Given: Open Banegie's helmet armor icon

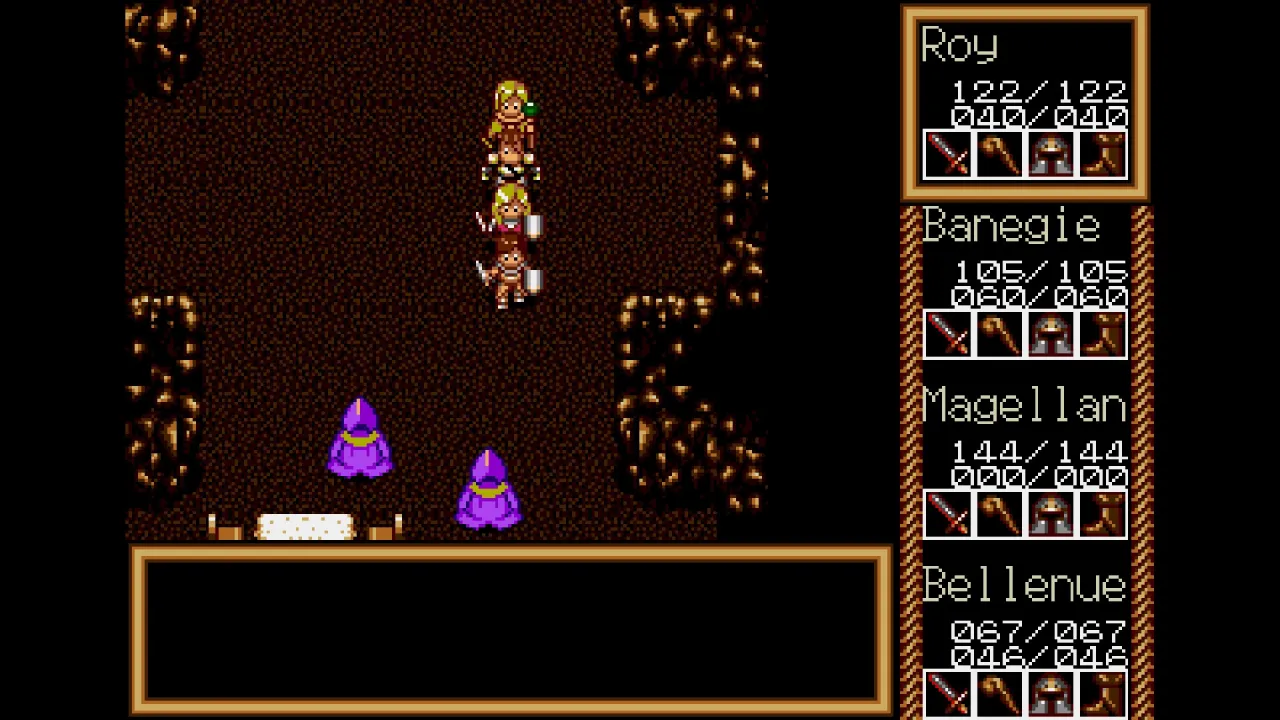Looking at the screenshot, I should coord(1051,335).
